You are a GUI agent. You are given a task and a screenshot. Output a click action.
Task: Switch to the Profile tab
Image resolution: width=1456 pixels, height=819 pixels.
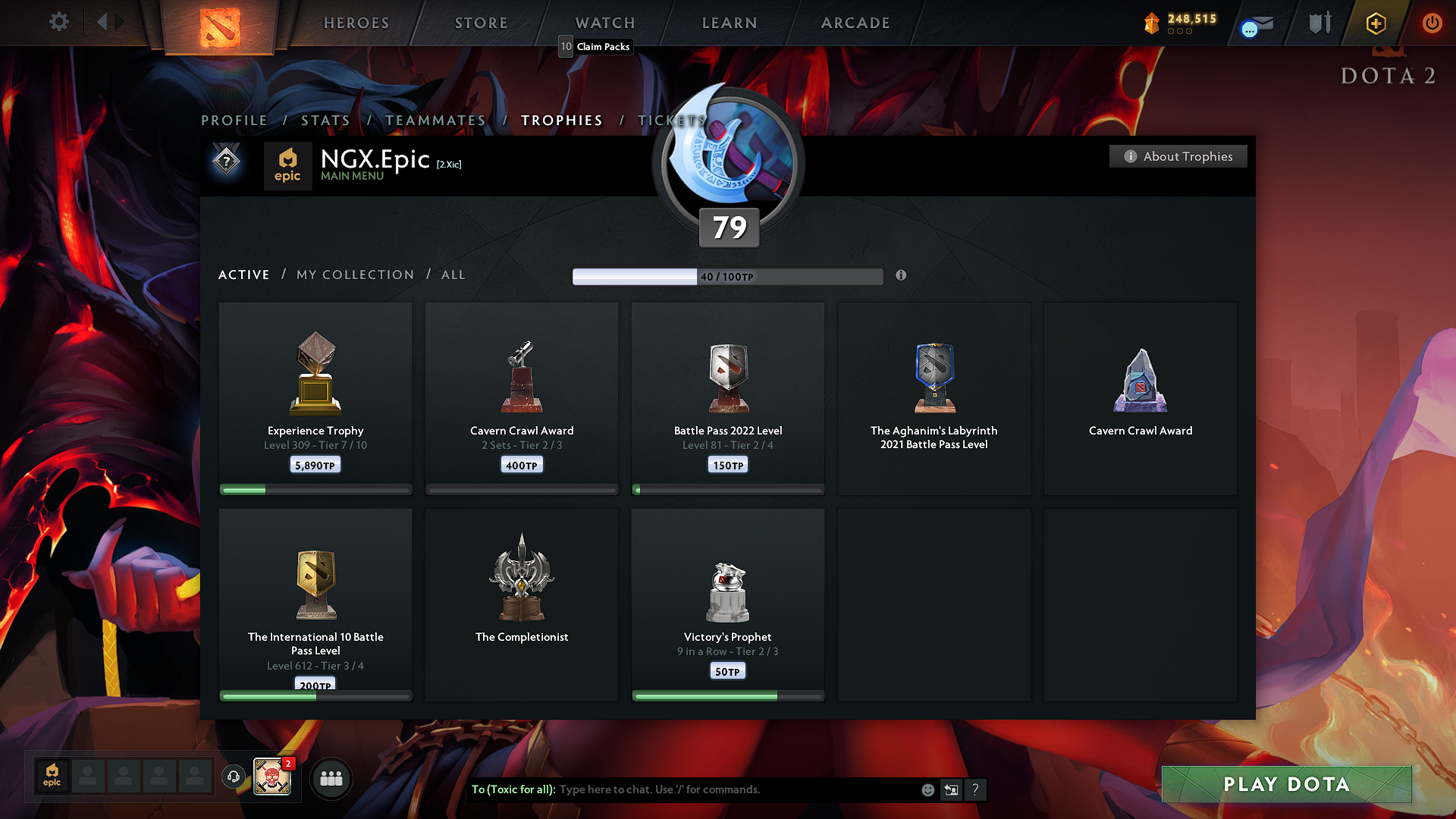tap(234, 121)
